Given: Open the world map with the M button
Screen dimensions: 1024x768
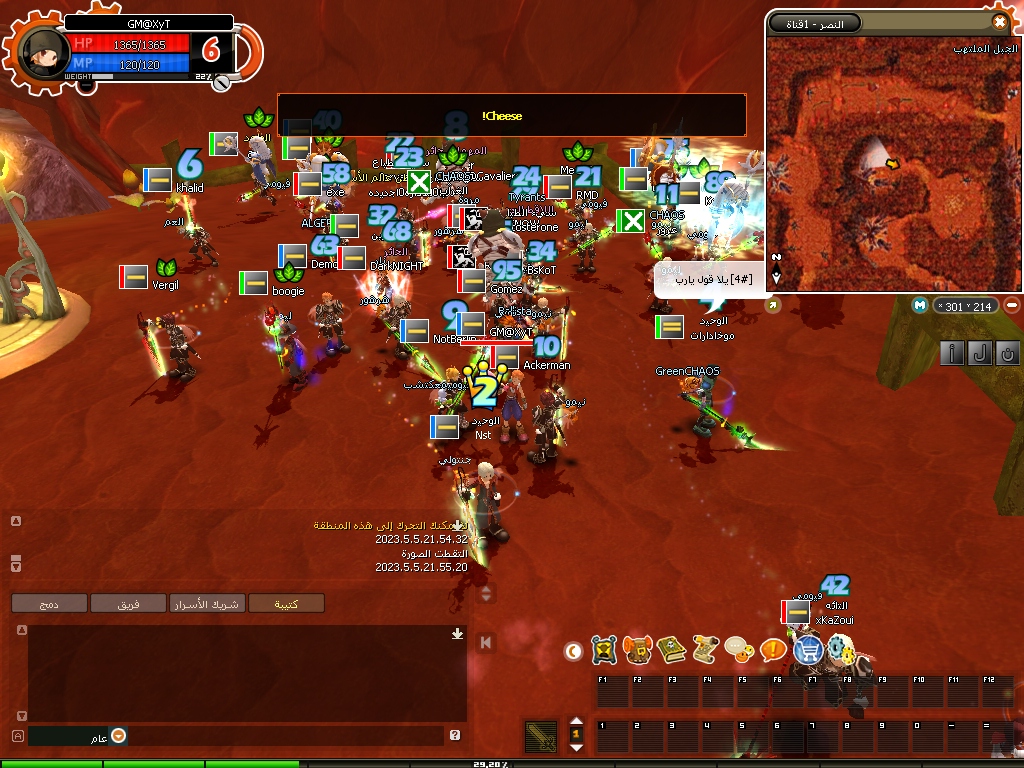Looking at the screenshot, I should [920, 305].
